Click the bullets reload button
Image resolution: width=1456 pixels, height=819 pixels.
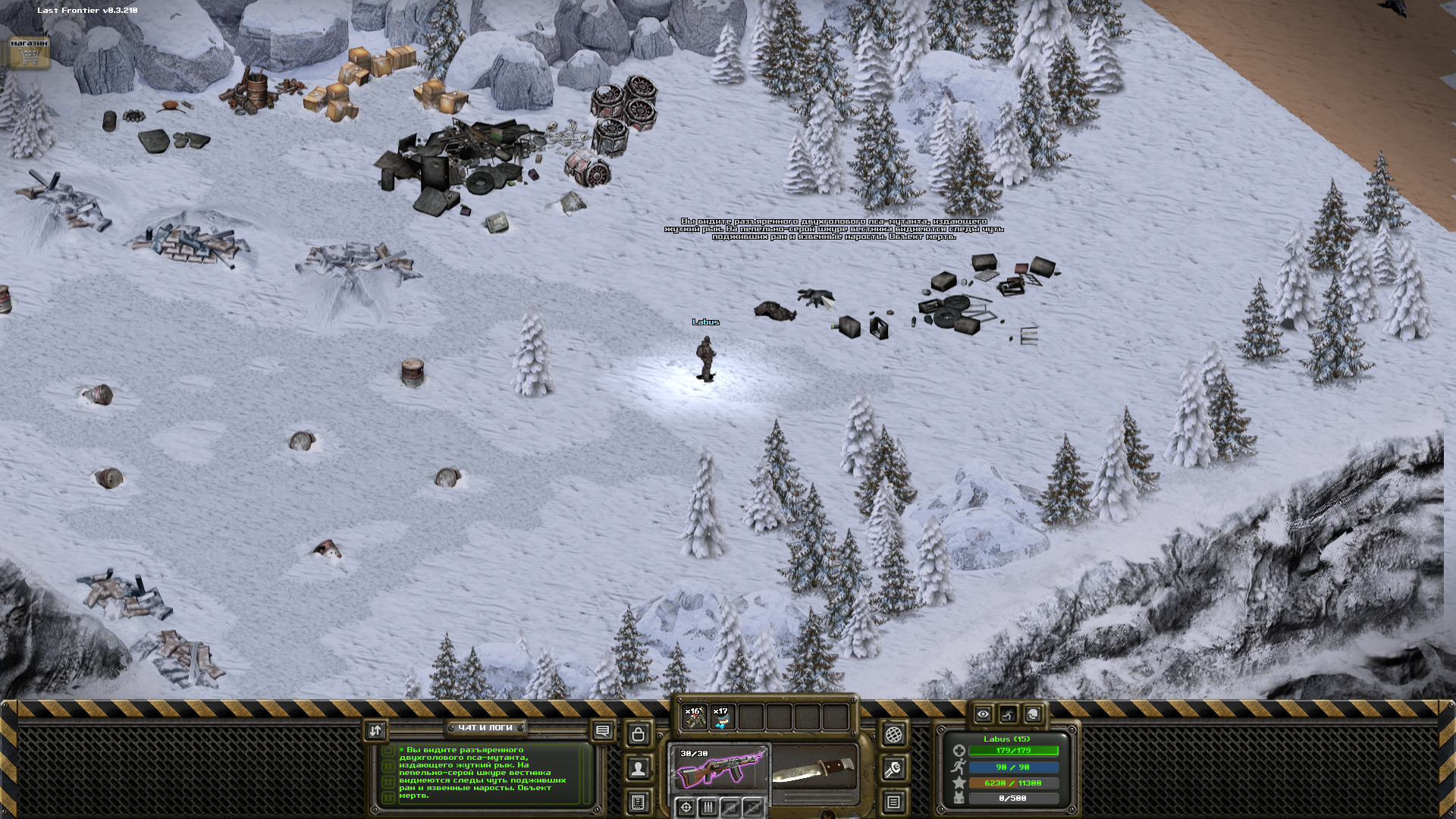(708, 807)
